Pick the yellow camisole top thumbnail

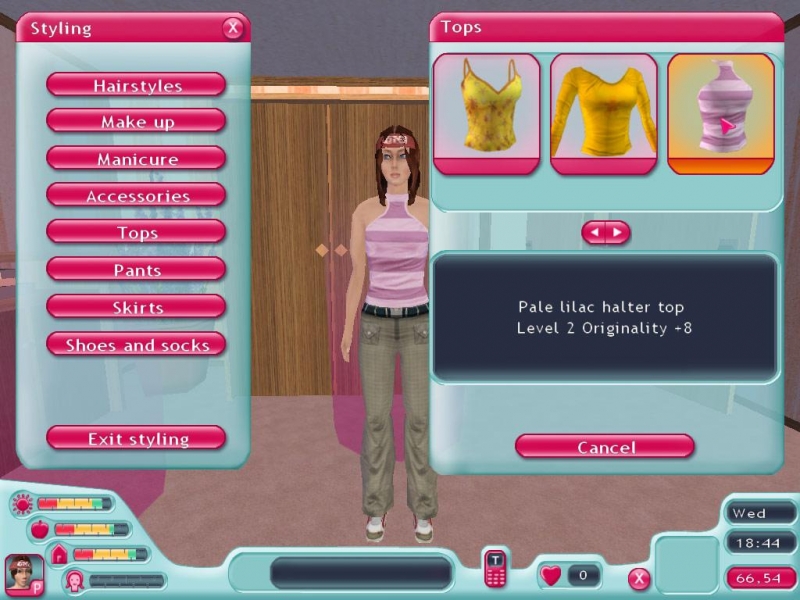486,113
